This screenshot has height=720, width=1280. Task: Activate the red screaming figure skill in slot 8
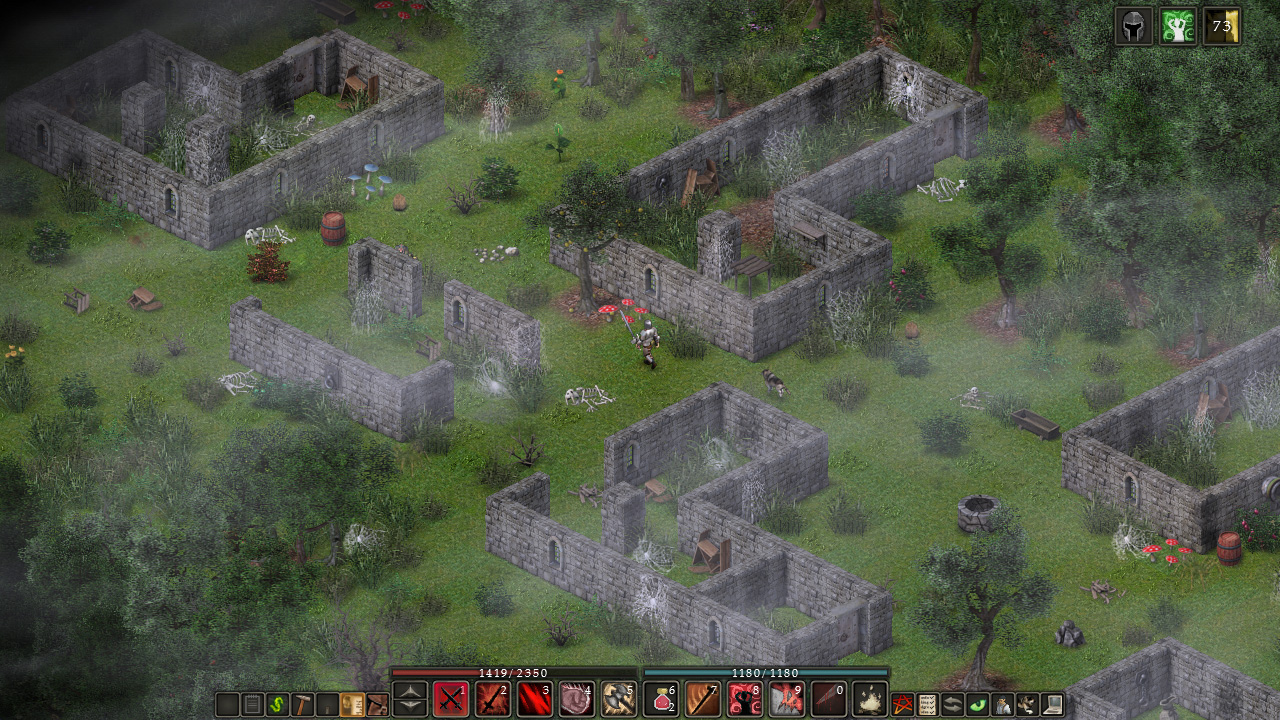745,698
